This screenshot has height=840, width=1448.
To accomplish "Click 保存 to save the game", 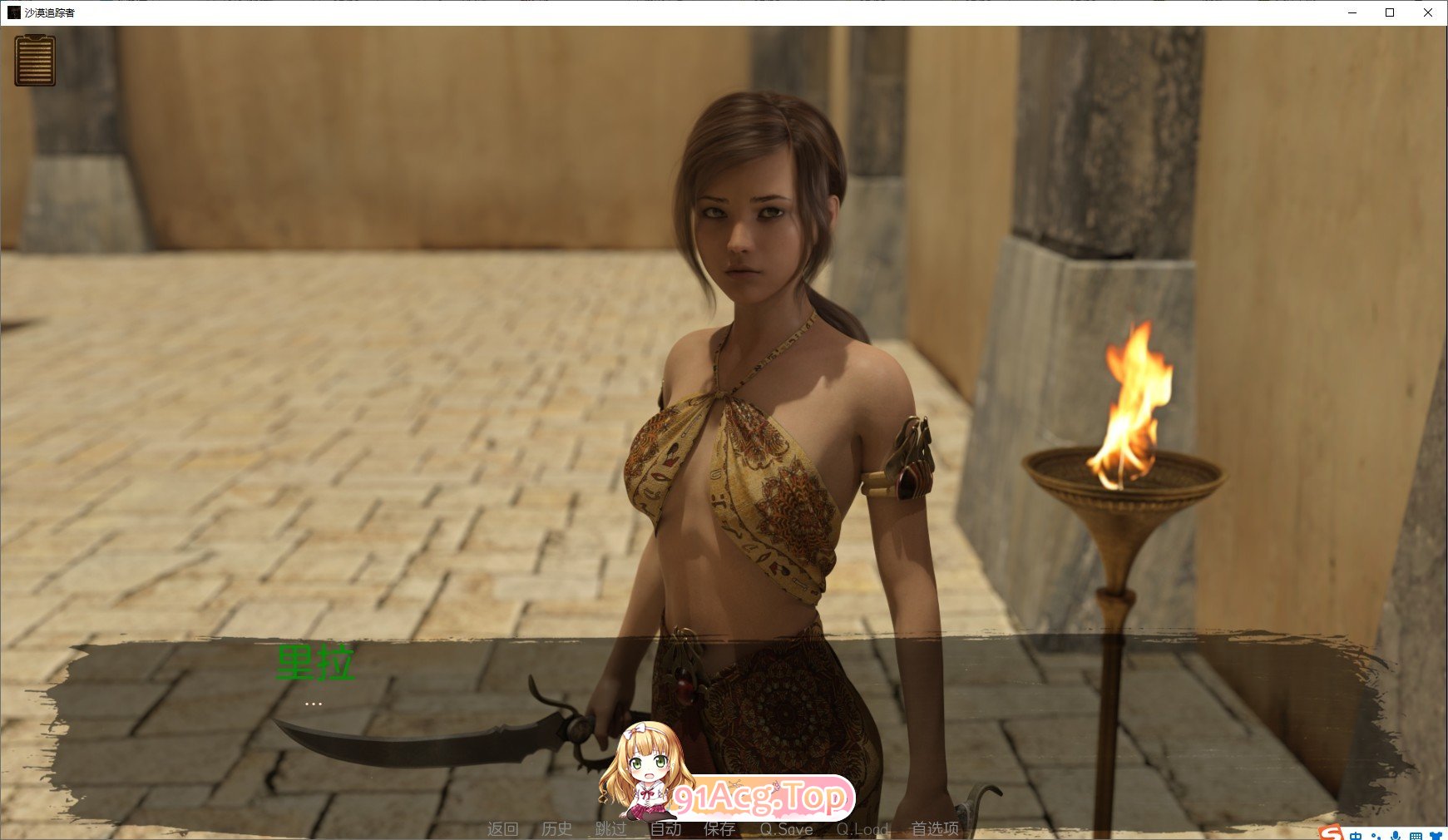I will (x=719, y=828).
